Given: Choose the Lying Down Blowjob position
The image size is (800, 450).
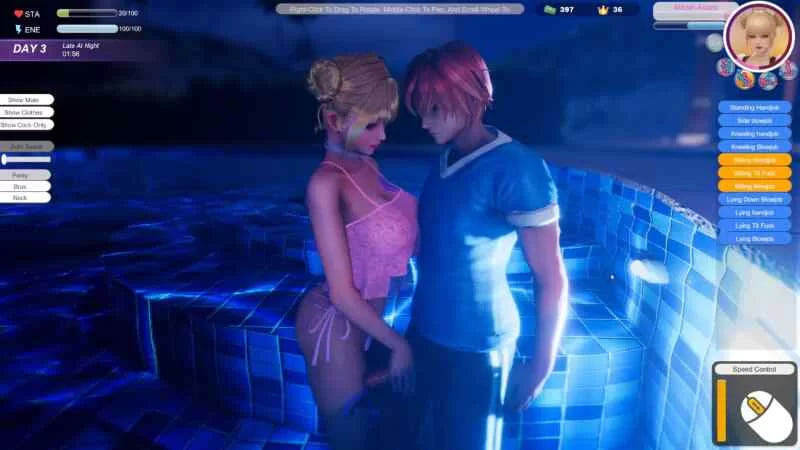Looking at the screenshot, I should point(754,199).
